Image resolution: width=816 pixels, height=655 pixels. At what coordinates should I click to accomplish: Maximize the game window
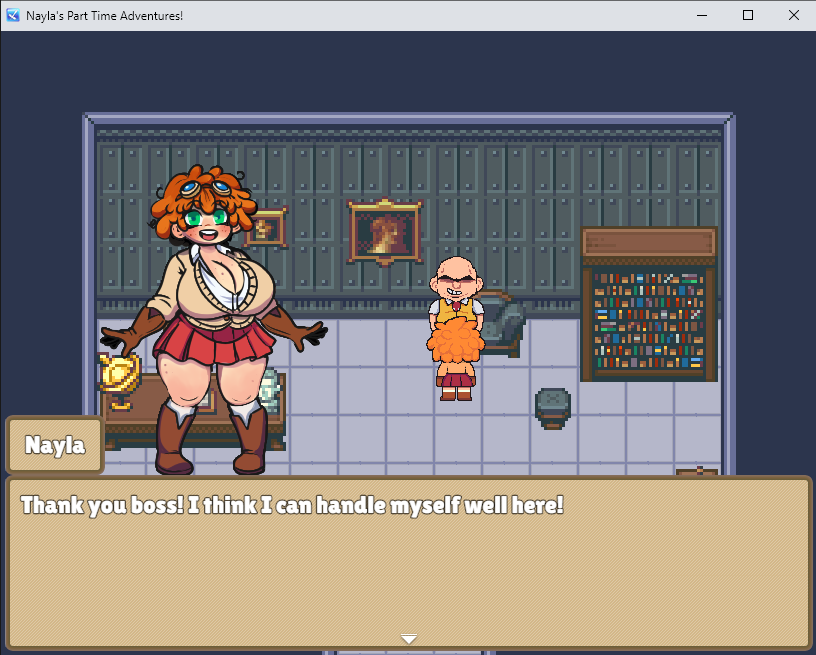pos(747,15)
